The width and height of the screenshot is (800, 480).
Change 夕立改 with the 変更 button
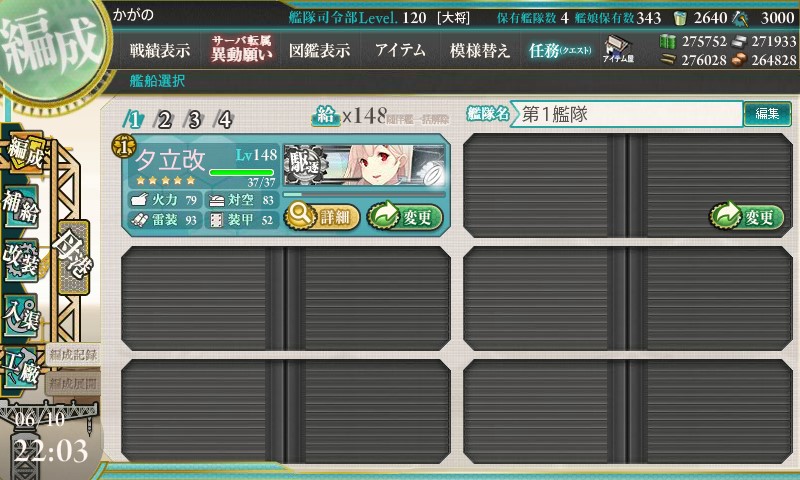coord(404,215)
